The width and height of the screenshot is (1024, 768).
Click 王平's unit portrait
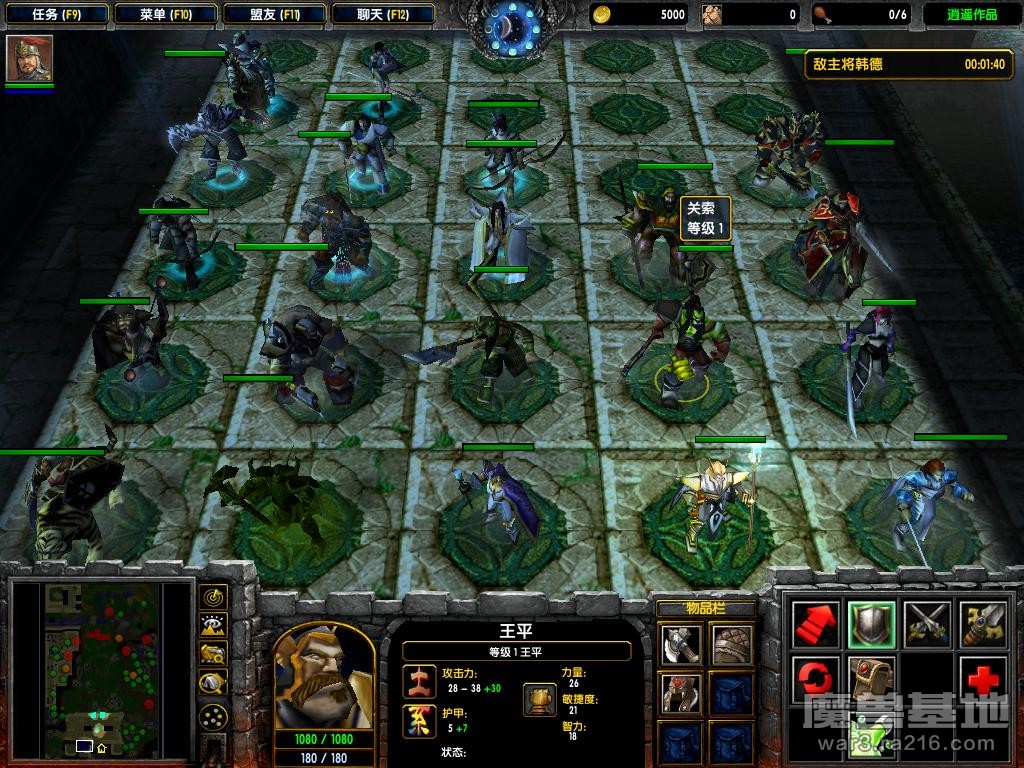pyautogui.click(x=324, y=676)
